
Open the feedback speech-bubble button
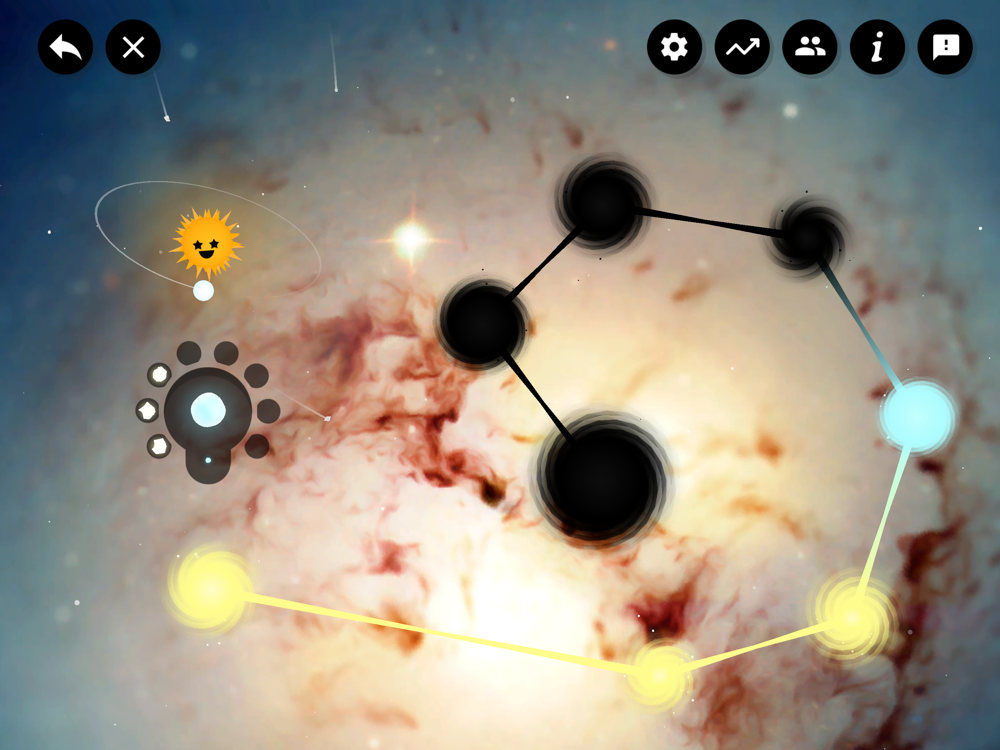pos(945,47)
